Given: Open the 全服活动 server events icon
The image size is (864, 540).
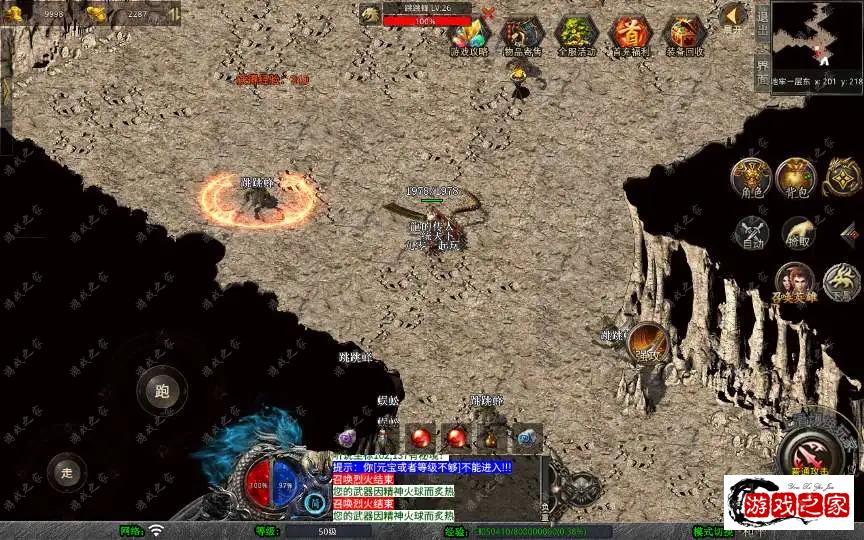Looking at the screenshot, I should click(x=576, y=33).
